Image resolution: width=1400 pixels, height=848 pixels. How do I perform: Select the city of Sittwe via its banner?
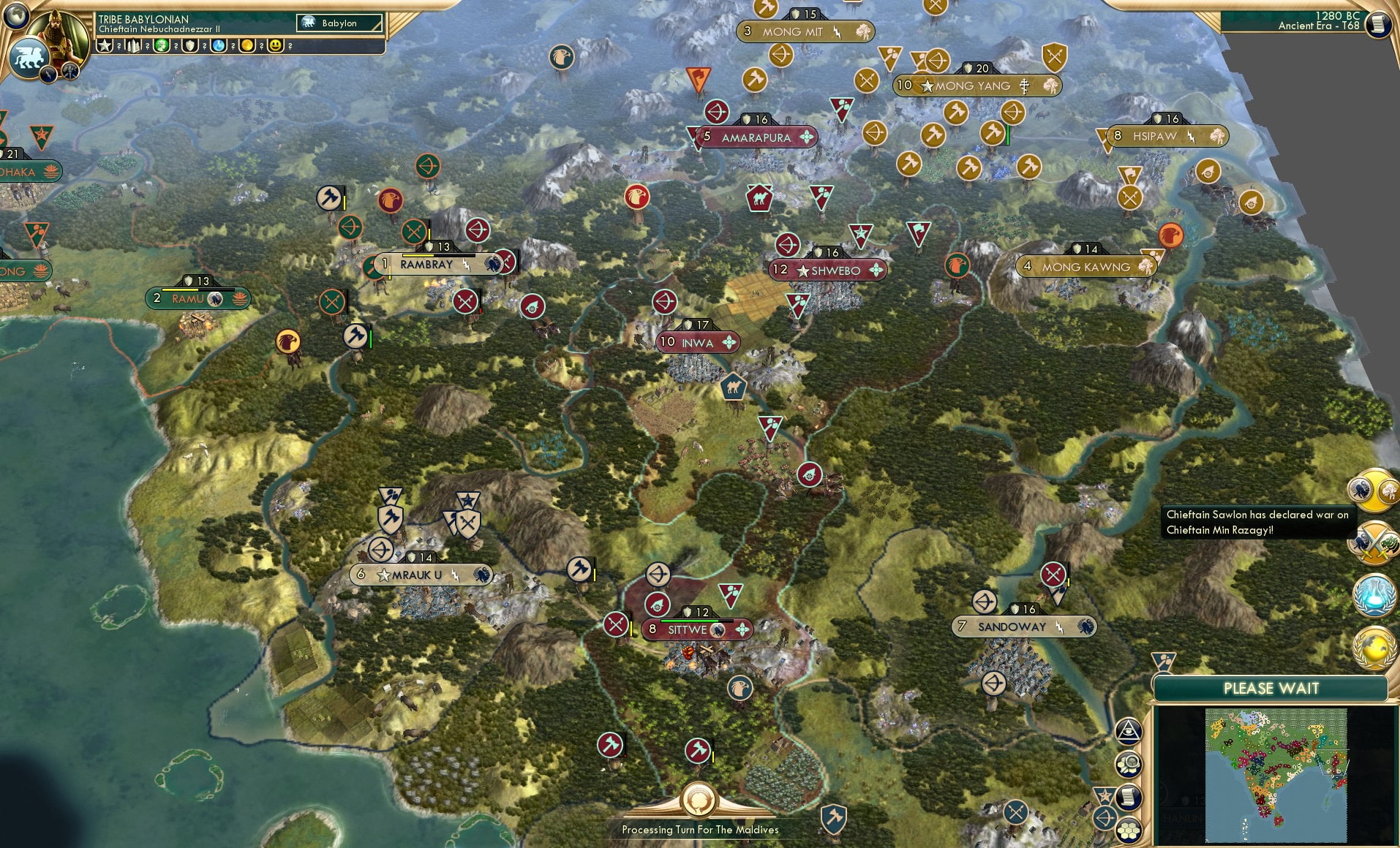(688, 630)
